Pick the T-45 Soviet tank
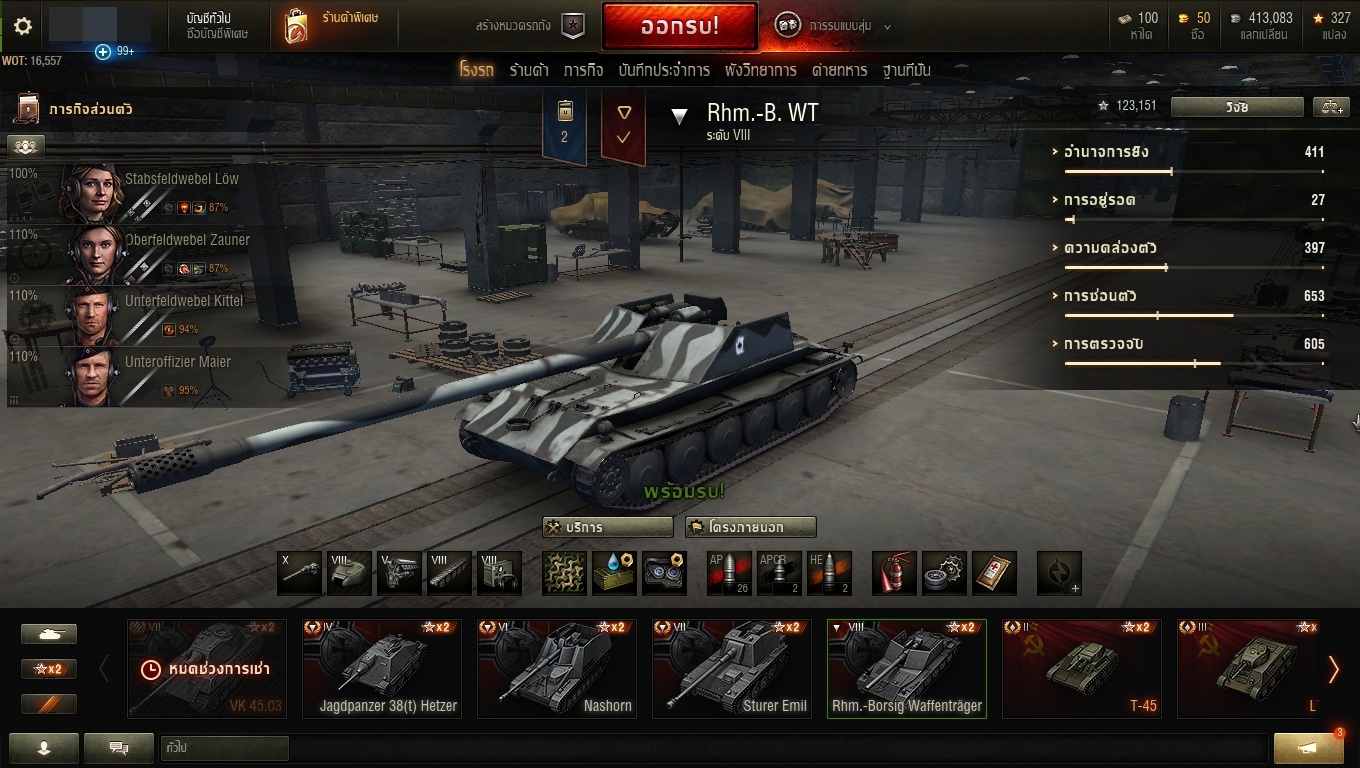 point(1081,668)
